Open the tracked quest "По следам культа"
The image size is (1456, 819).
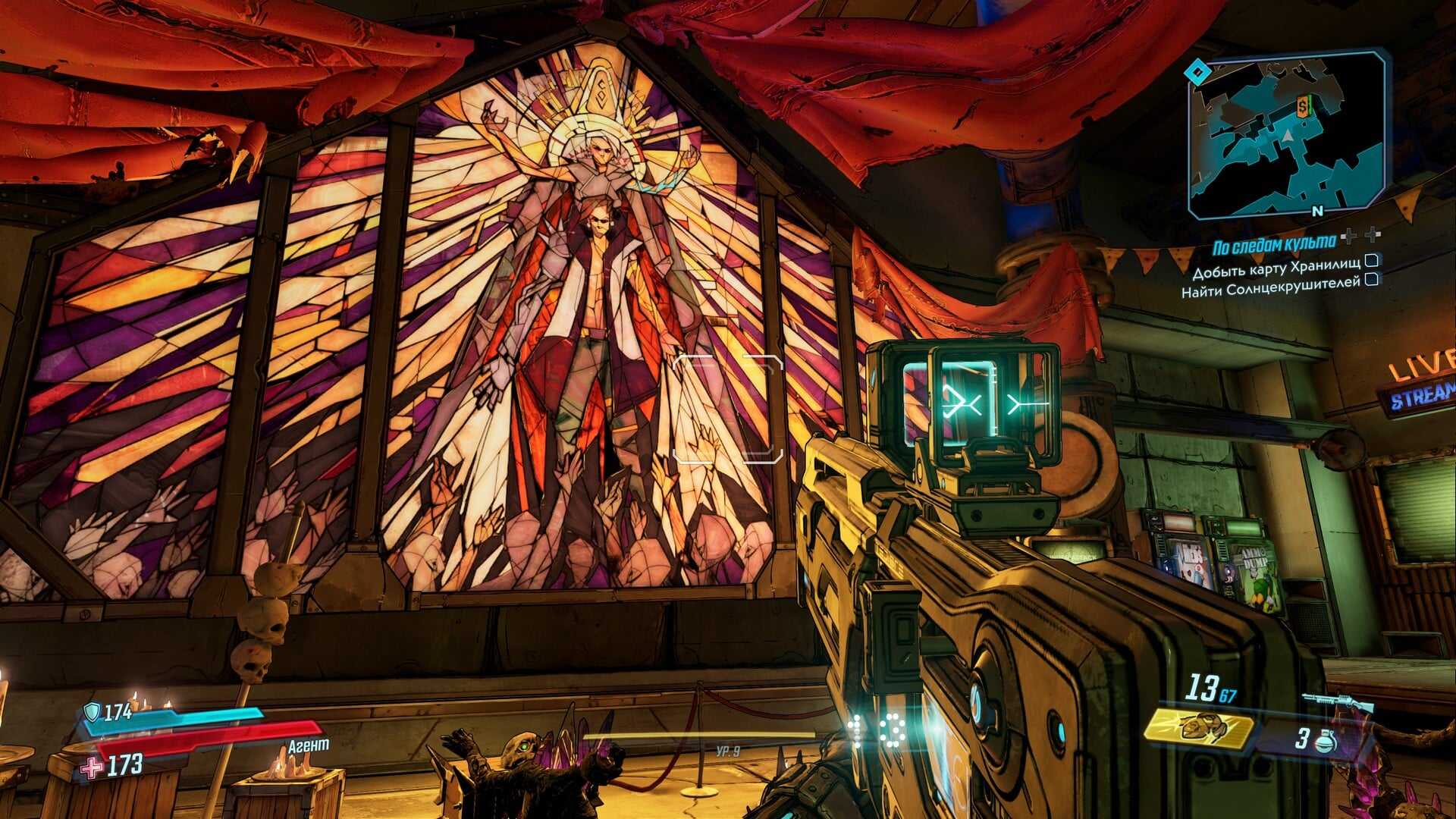[1273, 245]
